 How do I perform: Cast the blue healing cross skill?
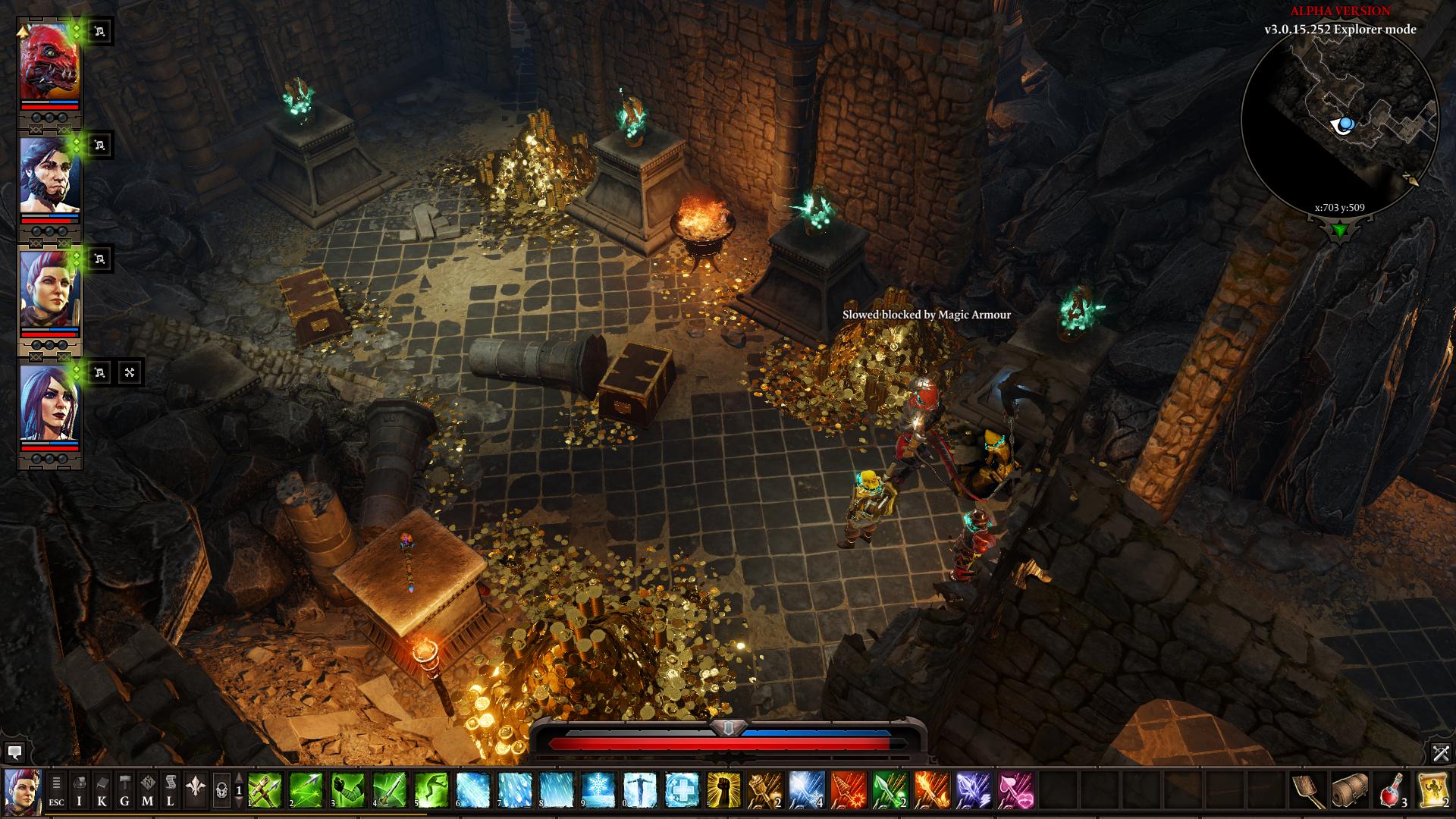click(x=681, y=790)
